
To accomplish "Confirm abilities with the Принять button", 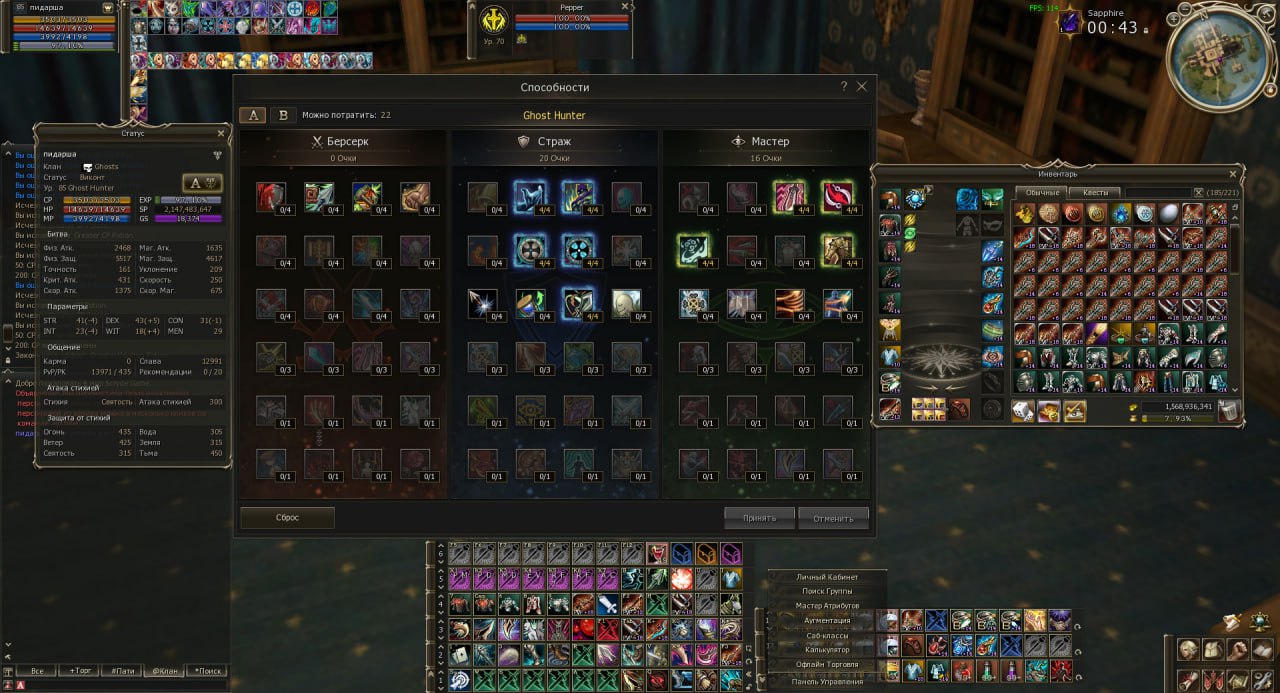I will [759, 518].
